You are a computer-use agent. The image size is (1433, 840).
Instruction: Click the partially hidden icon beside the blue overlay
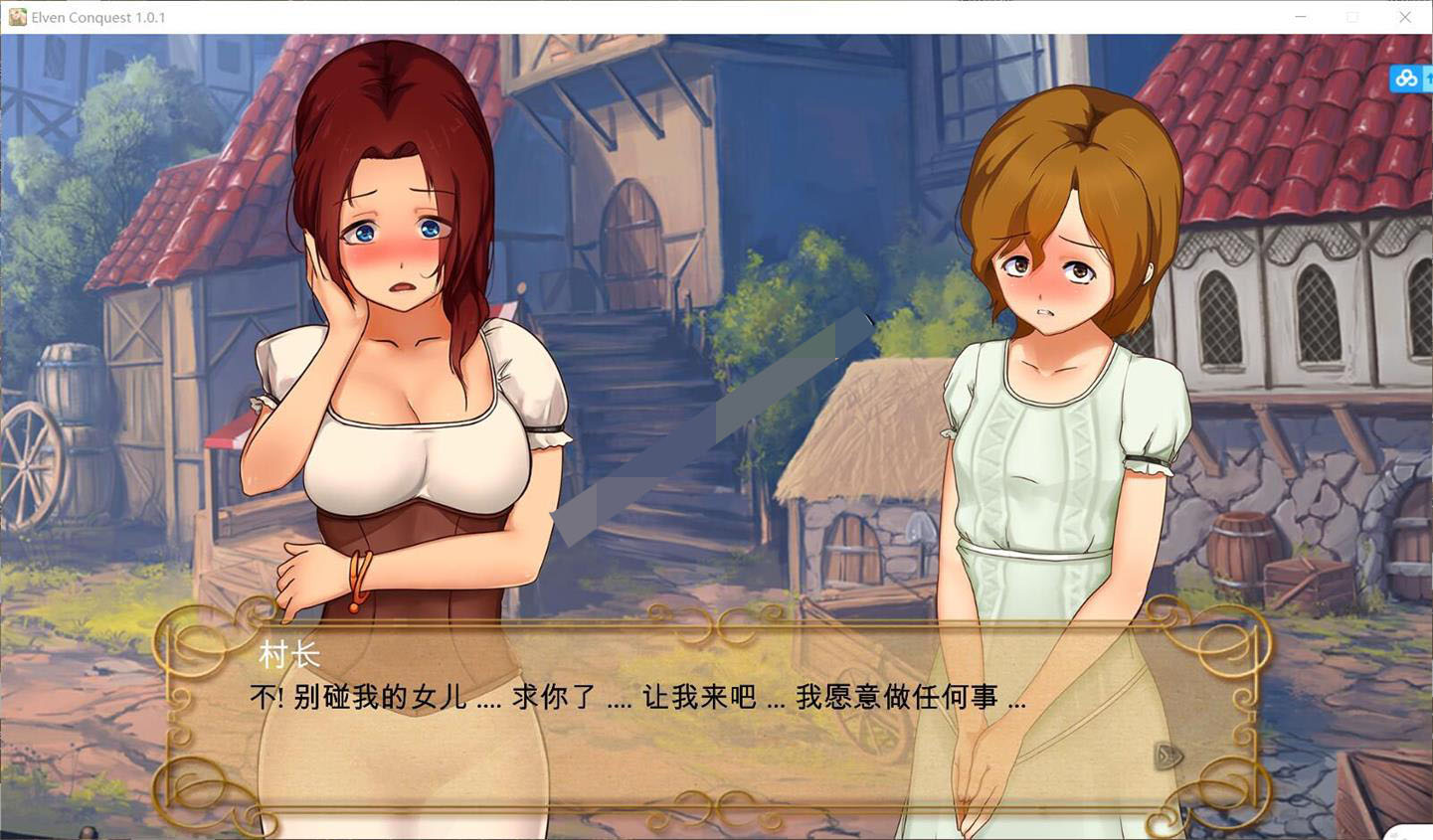pos(1428,78)
